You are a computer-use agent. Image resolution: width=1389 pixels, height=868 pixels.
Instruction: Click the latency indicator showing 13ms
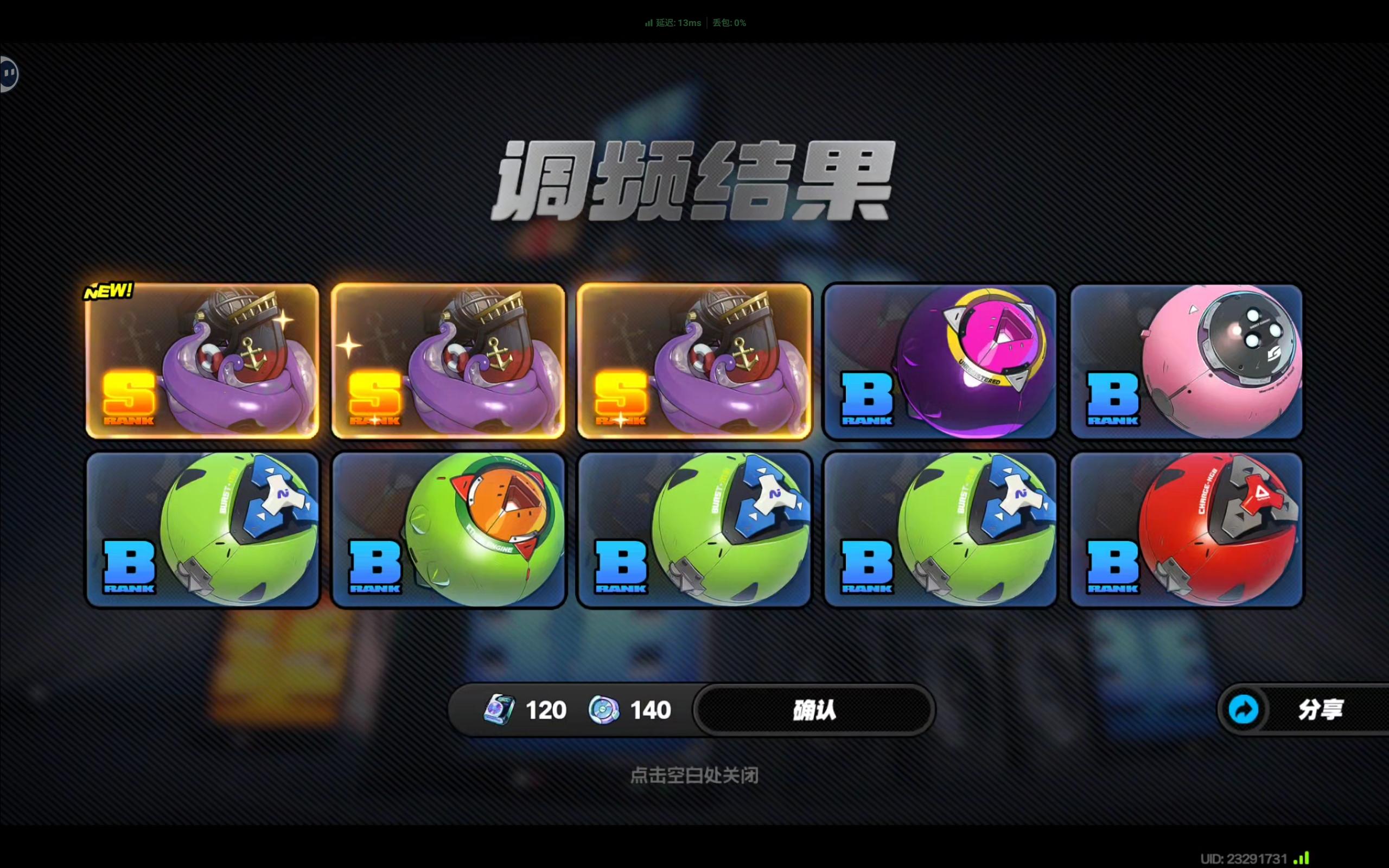(x=674, y=23)
